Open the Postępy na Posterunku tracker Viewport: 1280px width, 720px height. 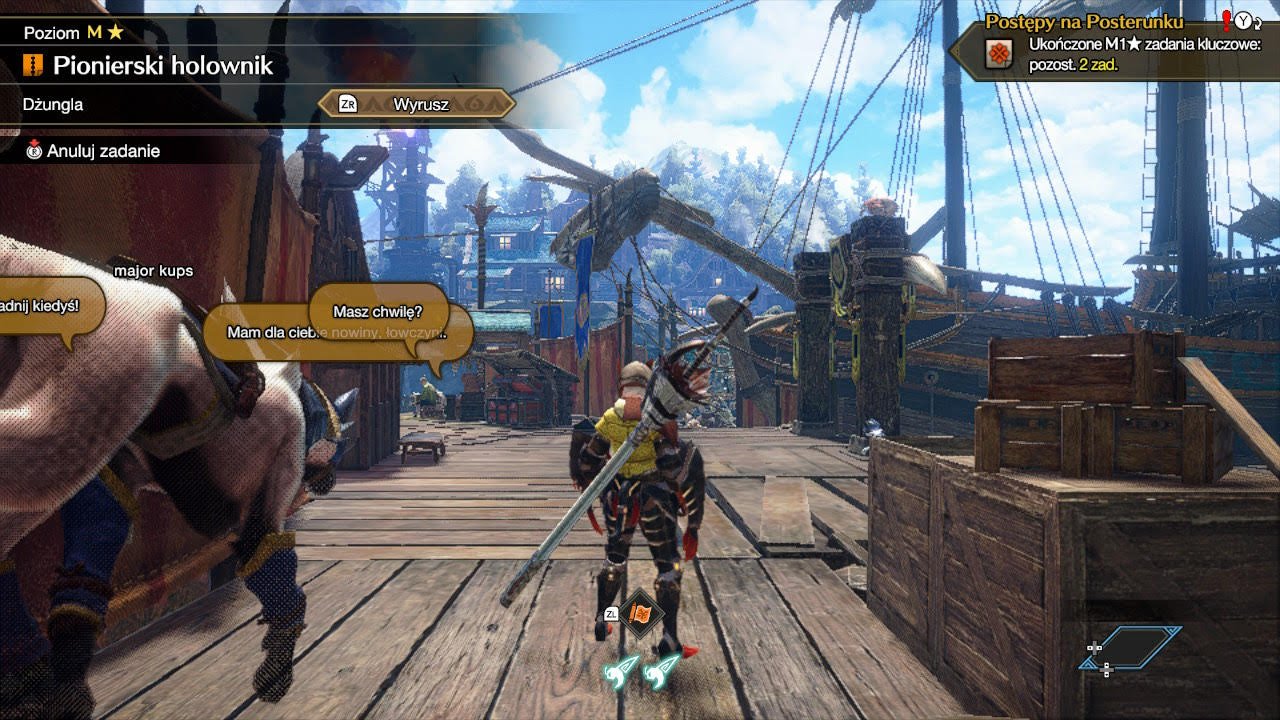point(1083,22)
